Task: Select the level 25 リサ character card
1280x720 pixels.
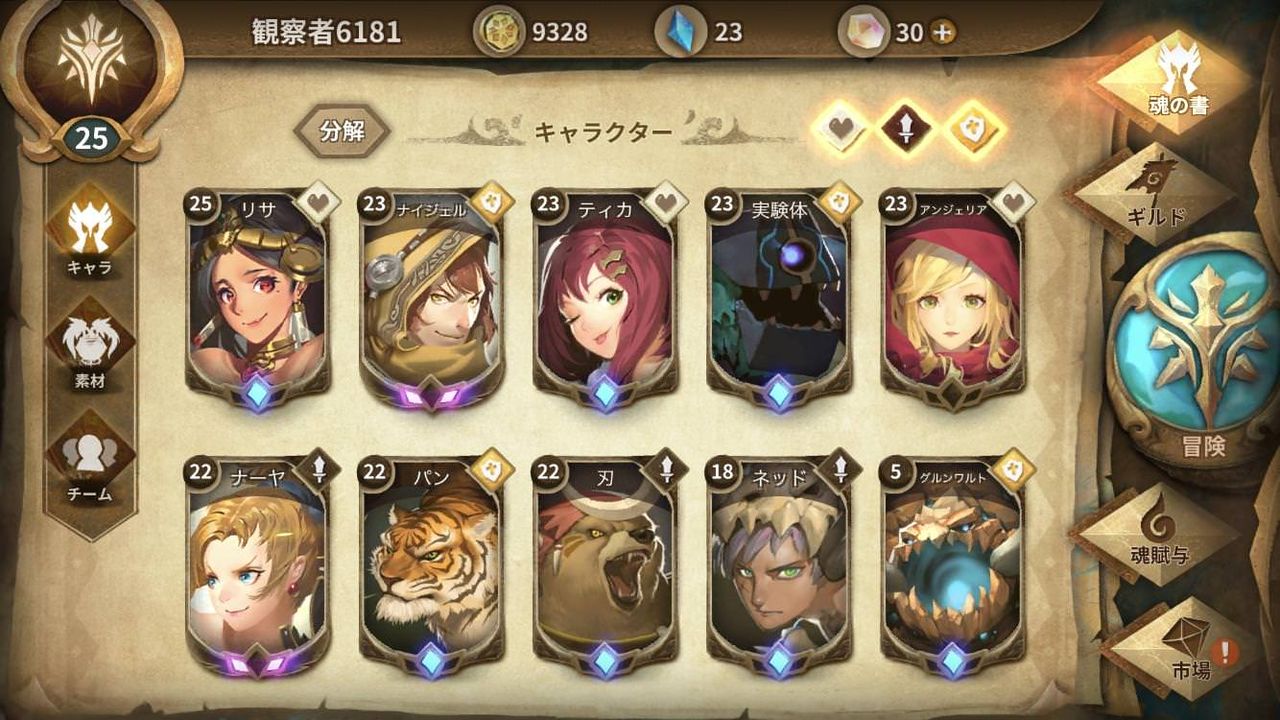Action: [258, 300]
